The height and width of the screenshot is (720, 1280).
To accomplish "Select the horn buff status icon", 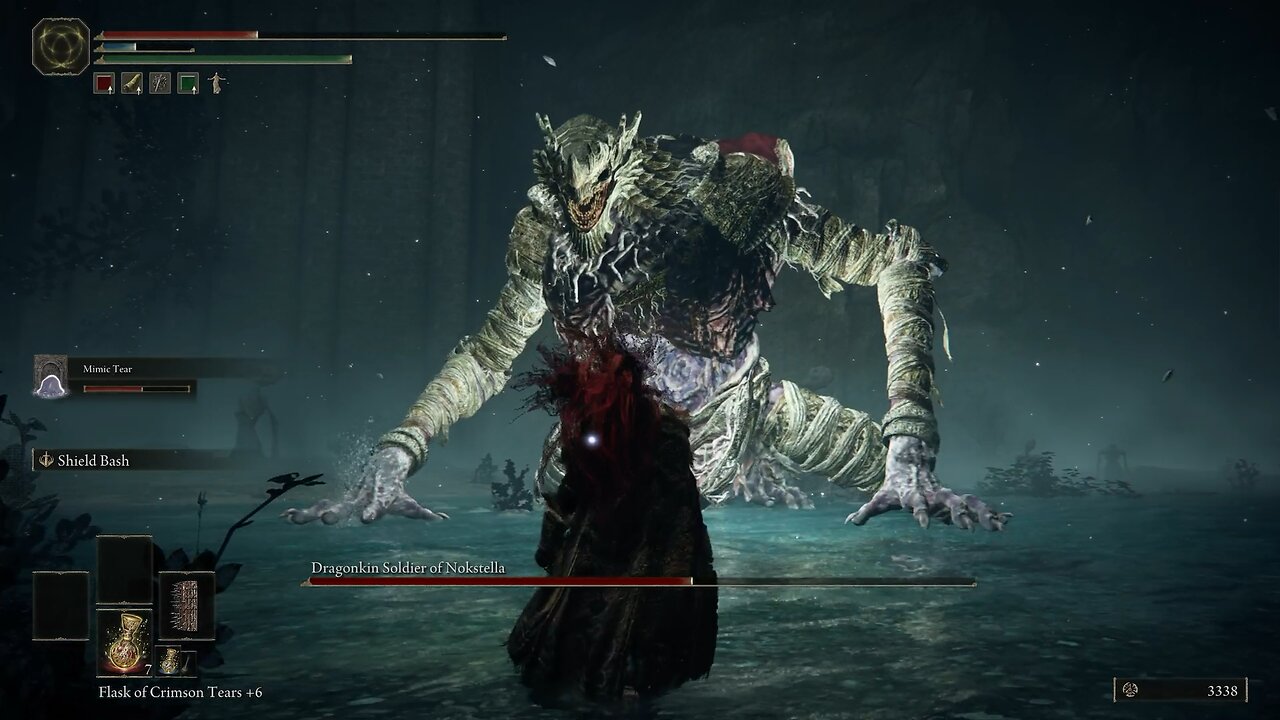I will click(x=132, y=83).
